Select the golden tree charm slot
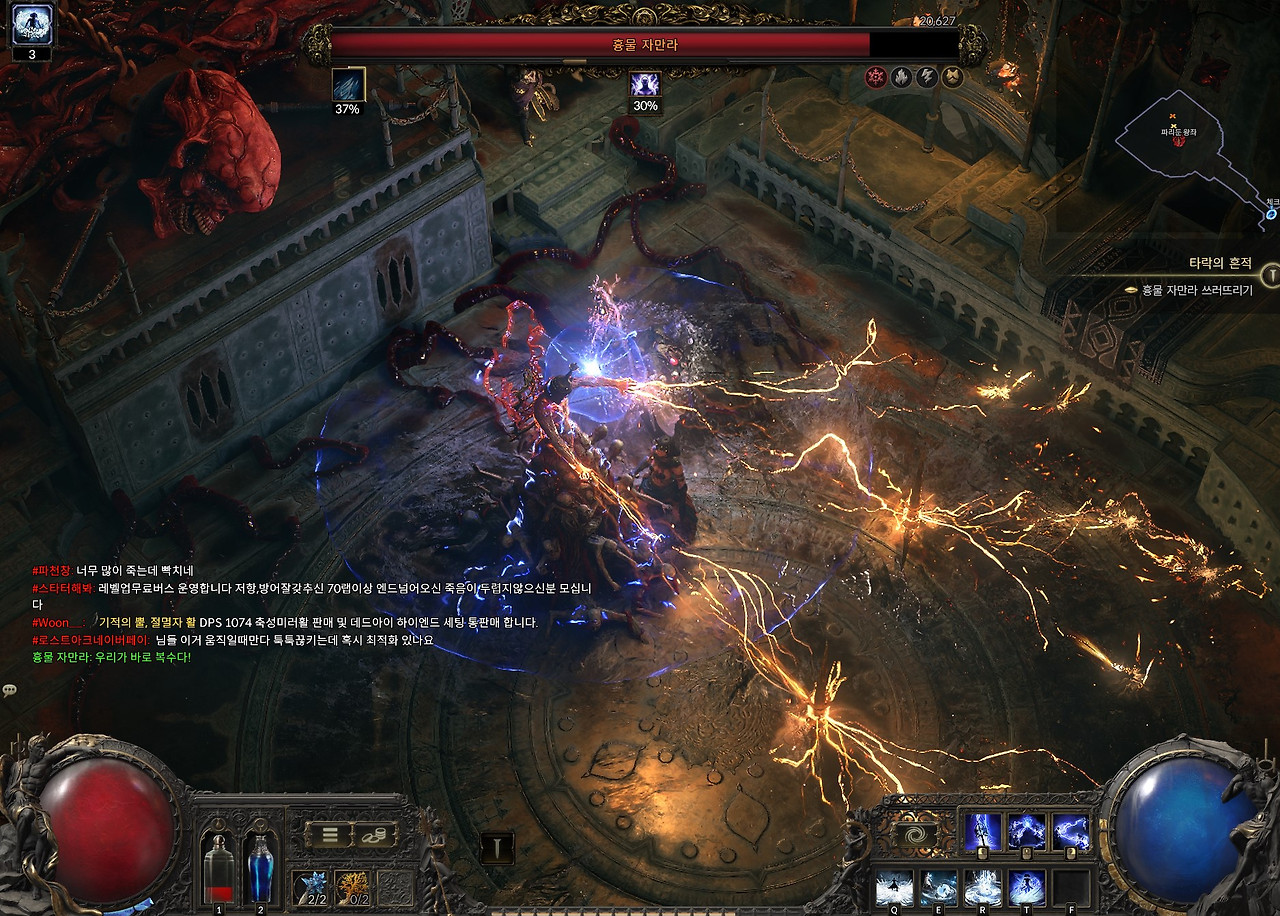This screenshot has height=916, width=1280. click(352, 887)
